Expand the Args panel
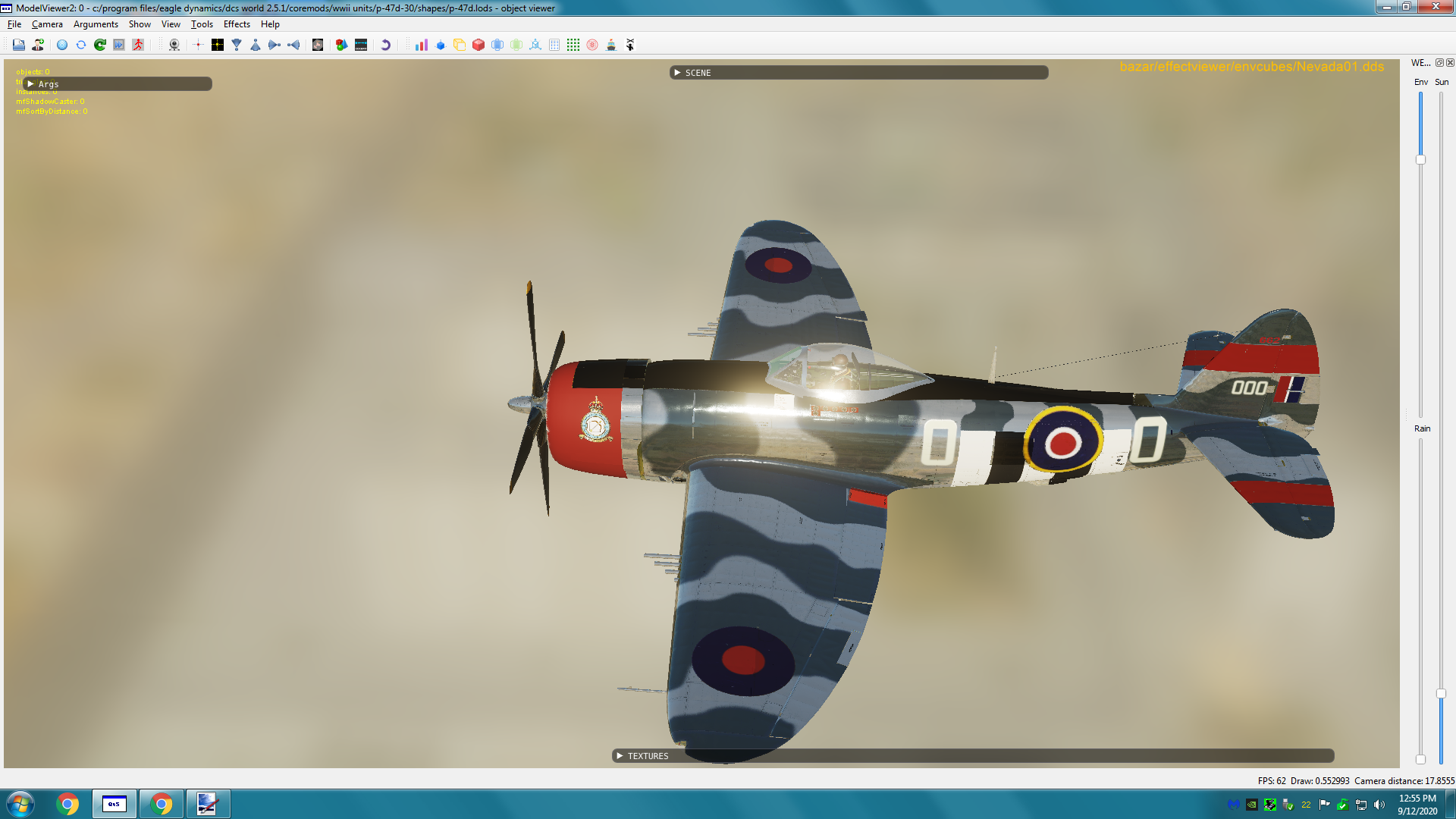The width and height of the screenshot is (1456, 819). tap(31, 84)
